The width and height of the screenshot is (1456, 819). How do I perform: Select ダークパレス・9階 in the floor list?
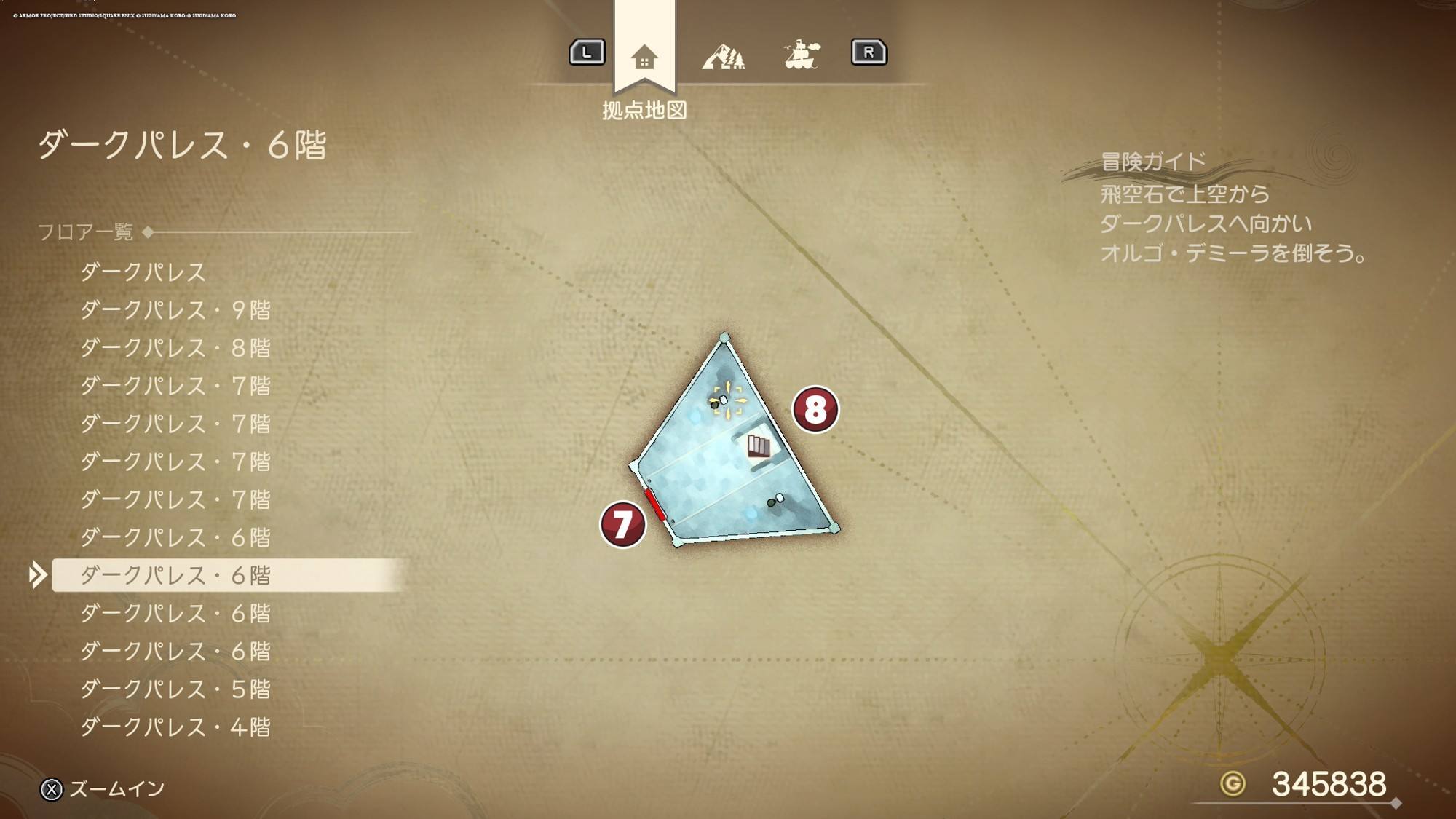tap(175, 310)
